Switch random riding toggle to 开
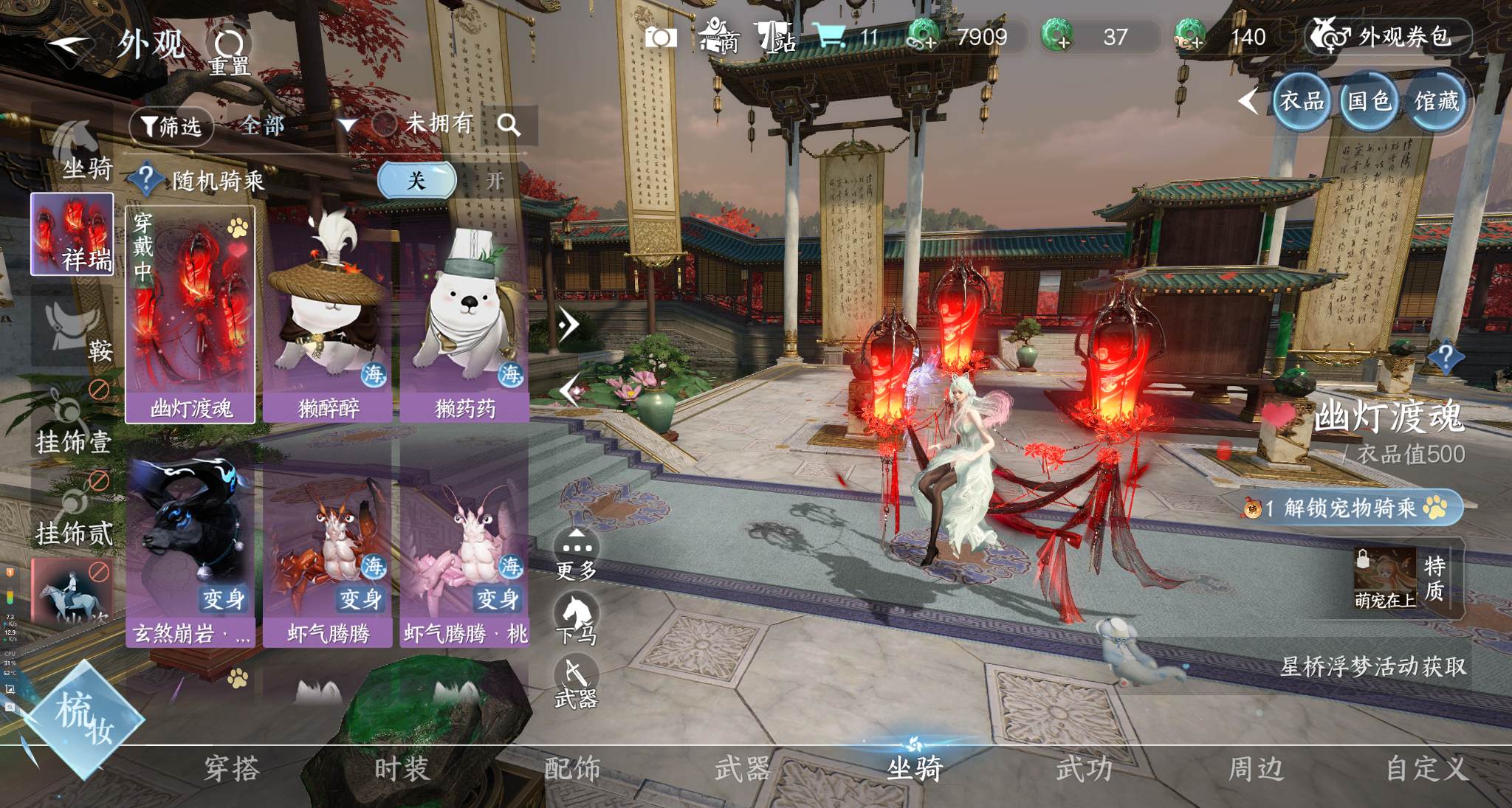This screenshot has width=1512, height=808. pos(494,181)
